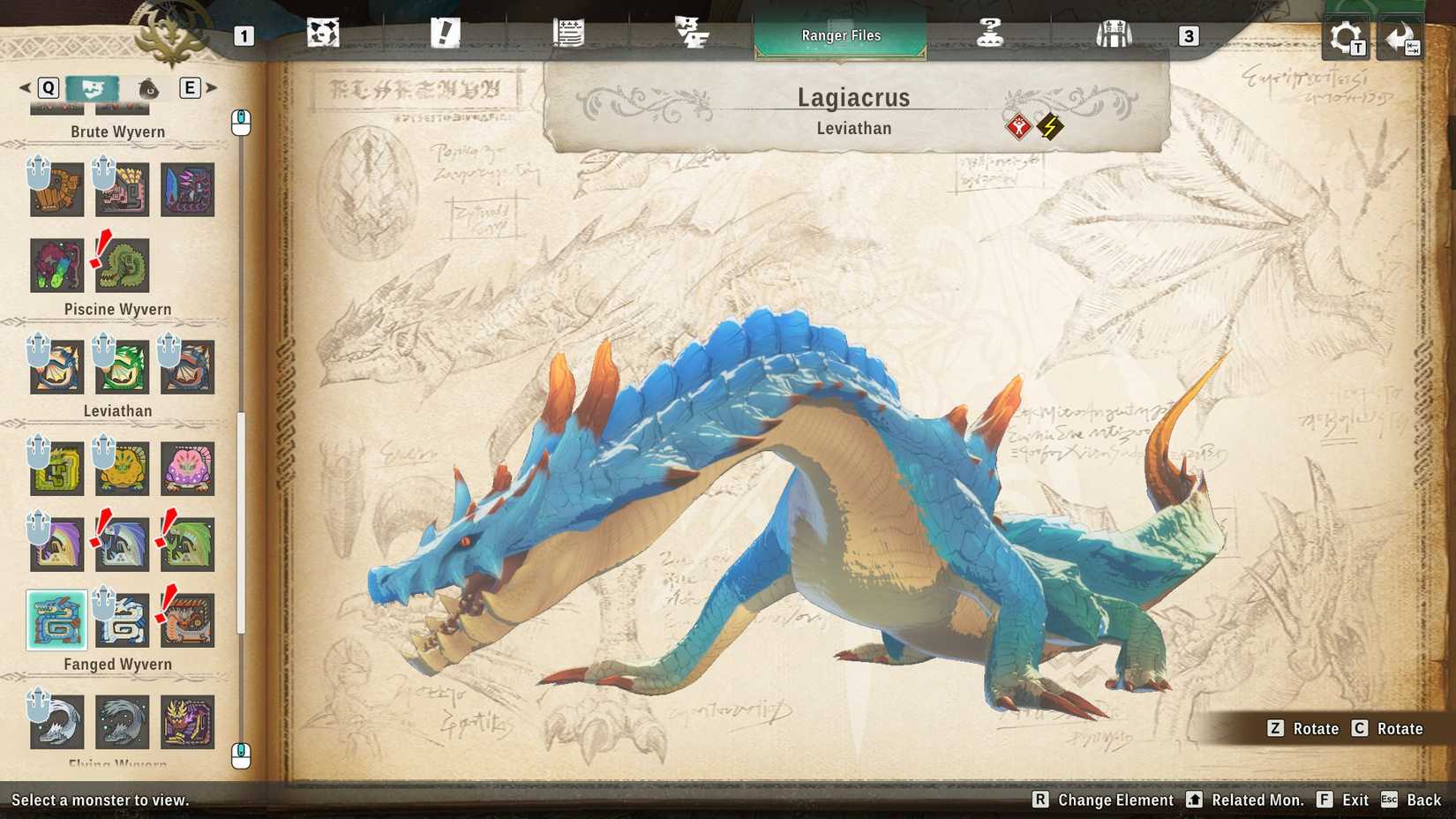Click the right arrow next to the E key
The image size is (1456, 819).
(x=212, y=88)
